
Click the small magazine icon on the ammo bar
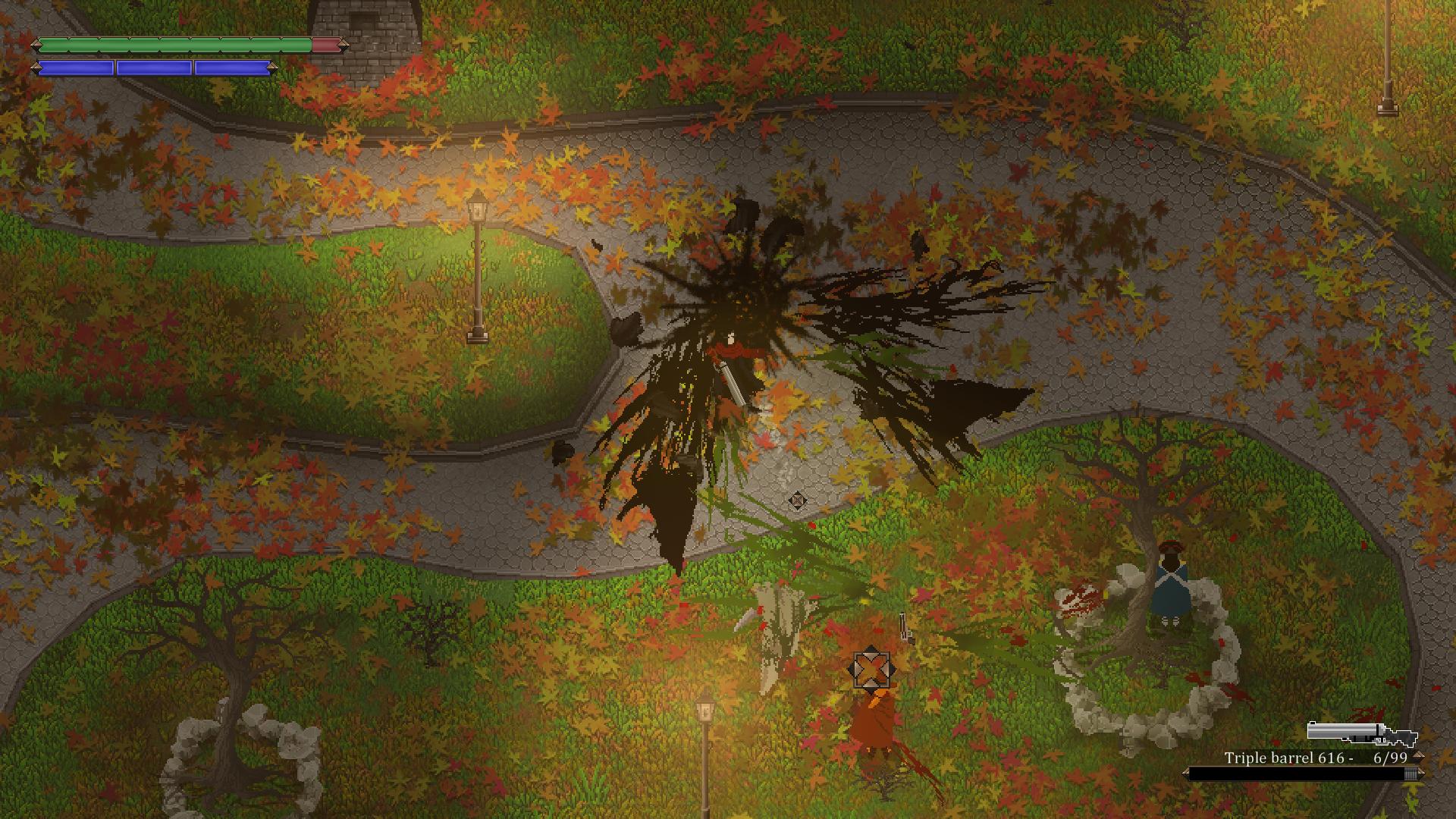(x=1409, y=773)
